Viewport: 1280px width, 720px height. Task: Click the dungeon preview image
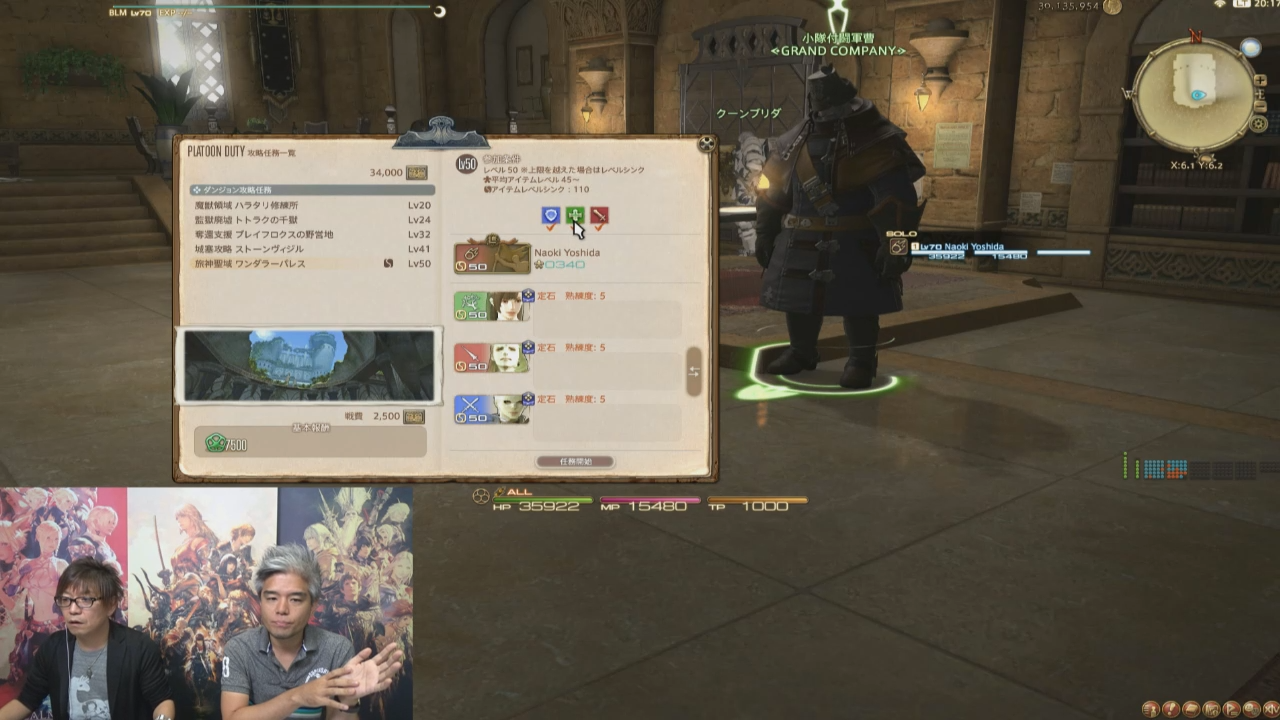309,366
